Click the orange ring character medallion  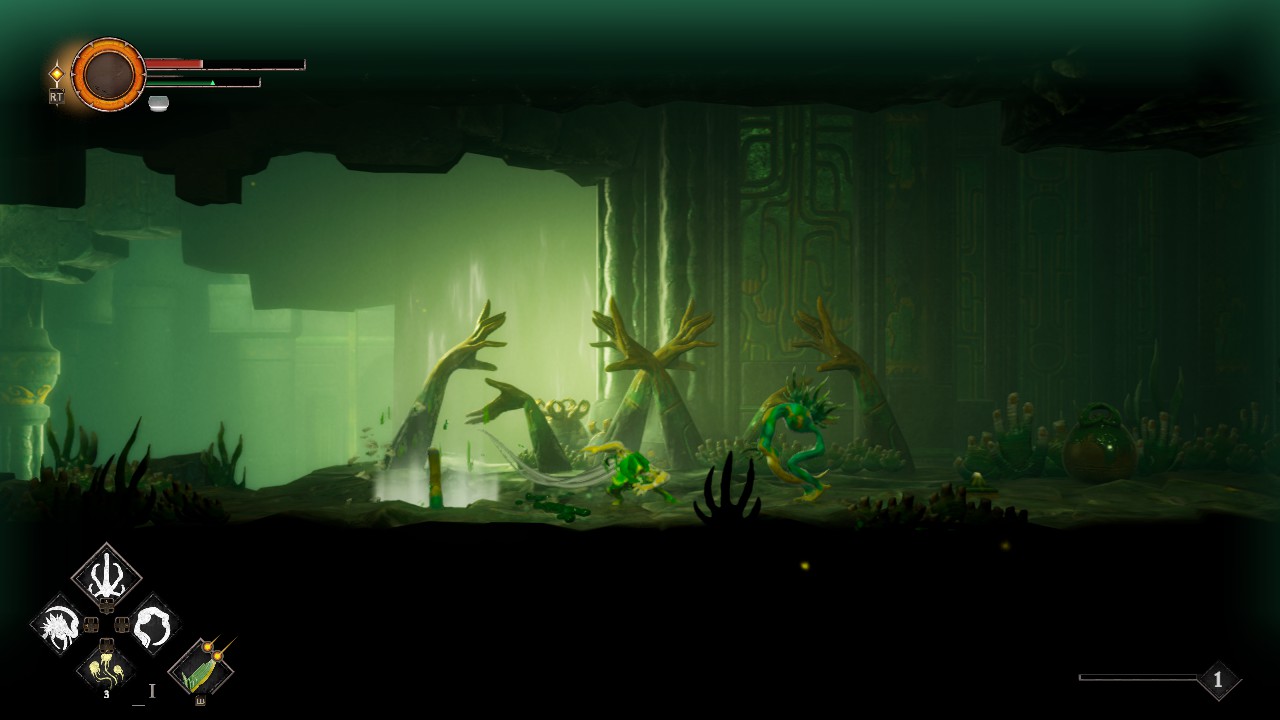point(108,74)
